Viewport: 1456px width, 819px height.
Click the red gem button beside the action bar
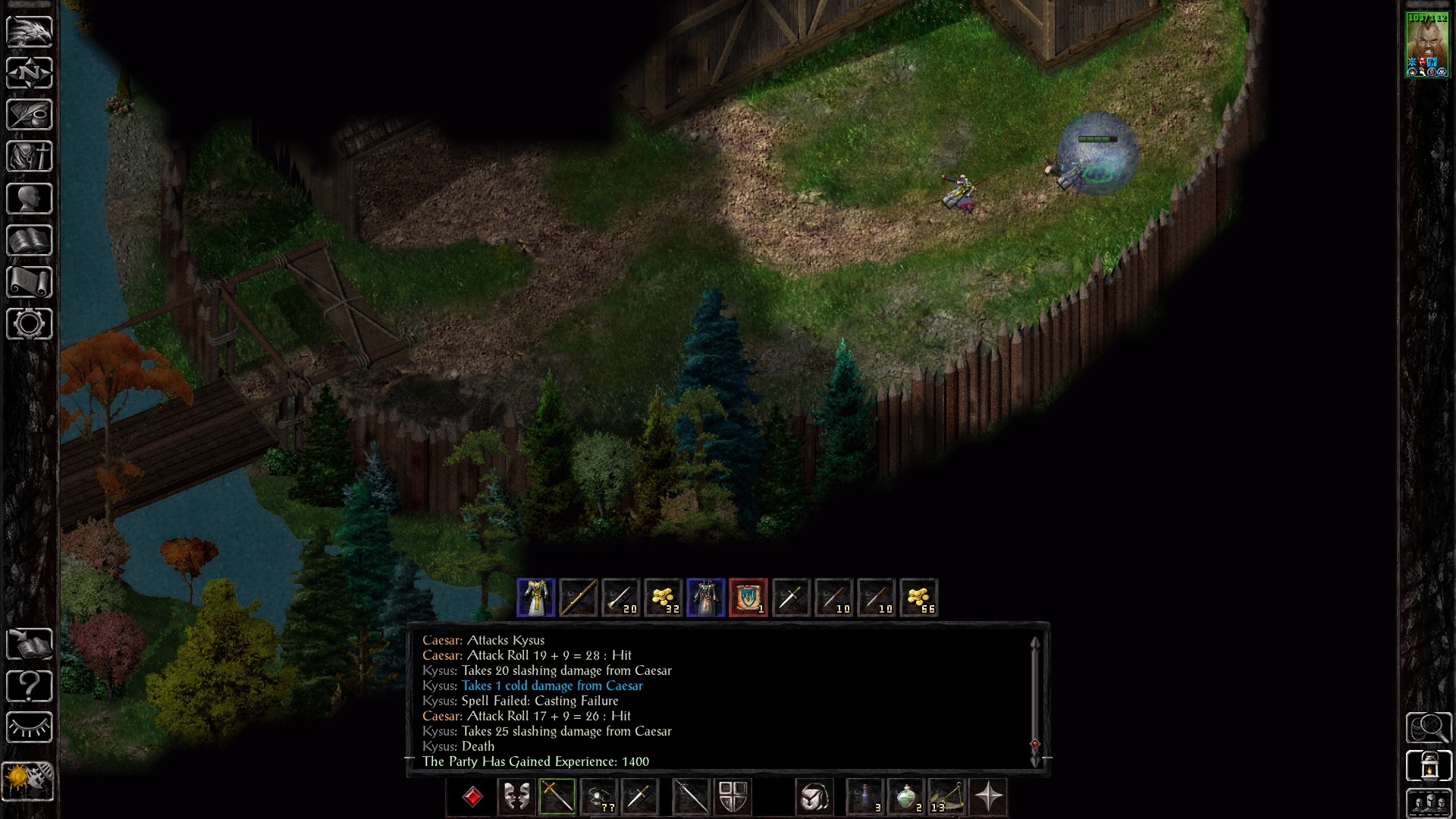[x=473, y=797]
